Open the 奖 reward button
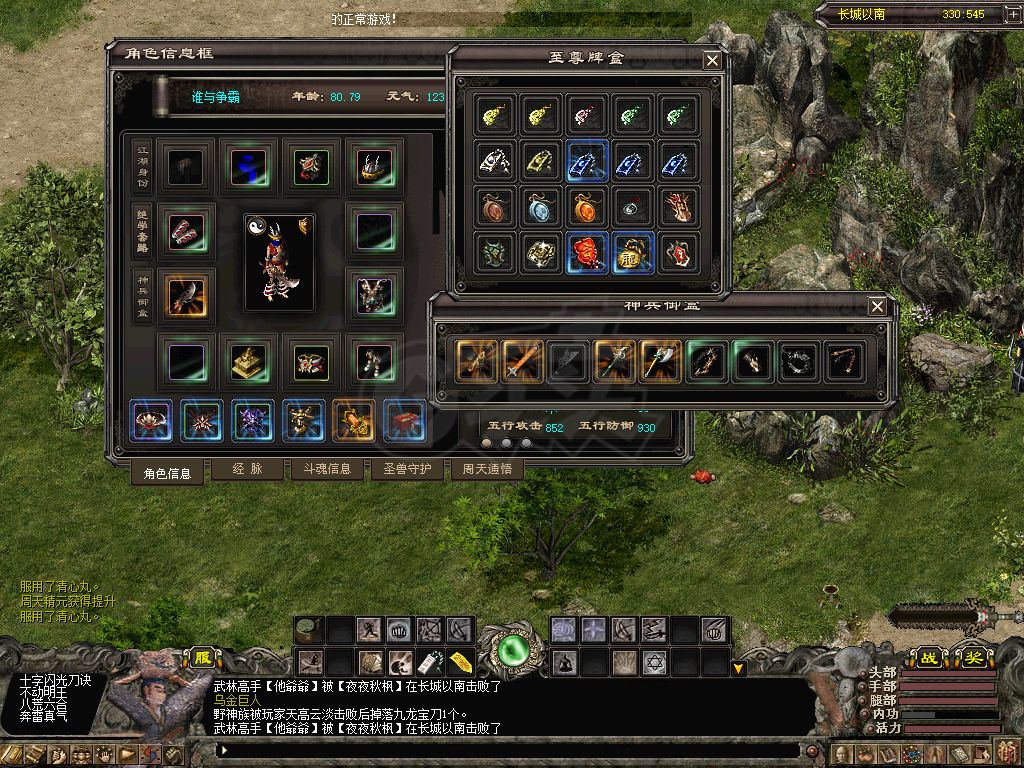 coord(973,658)
